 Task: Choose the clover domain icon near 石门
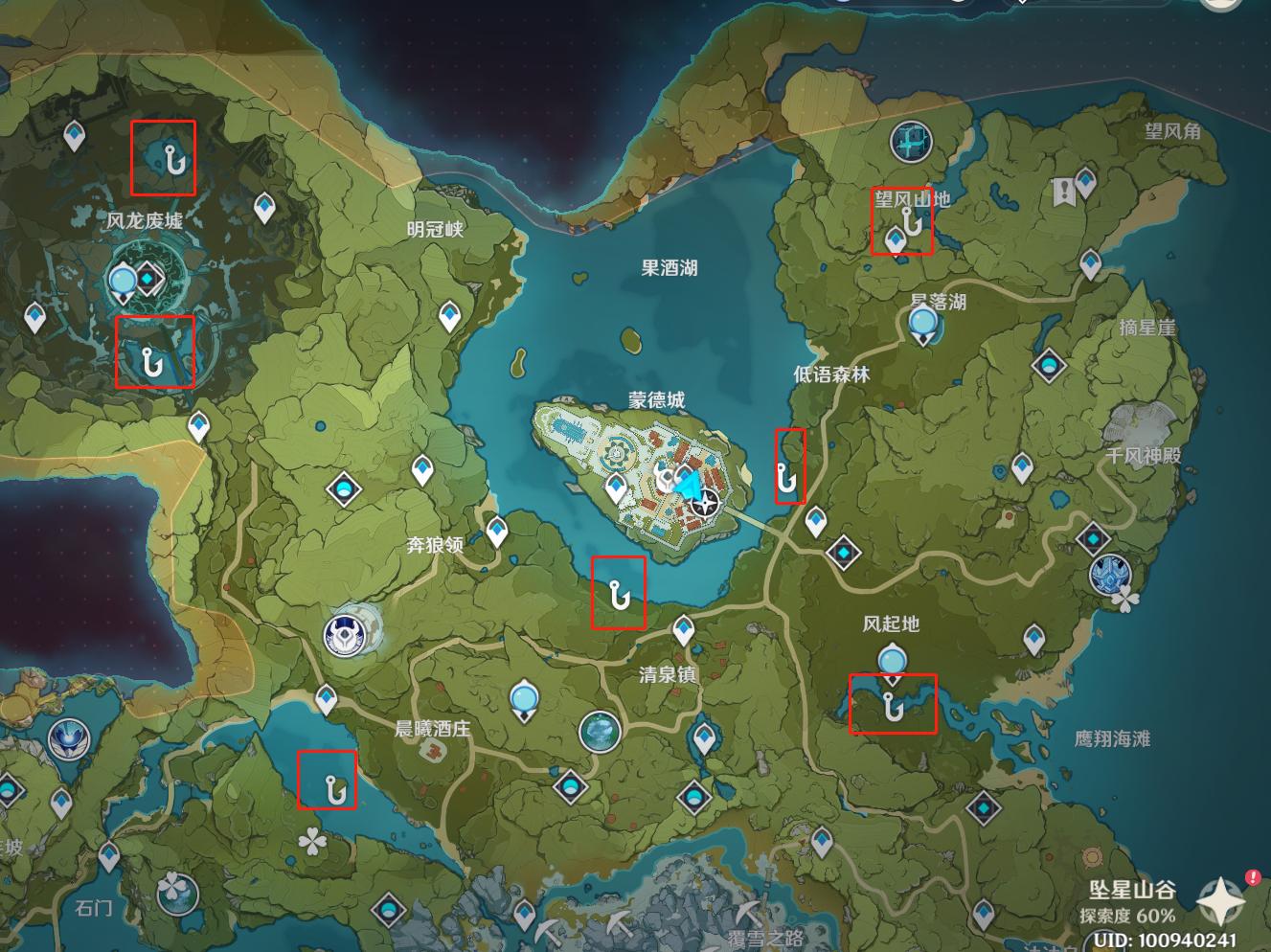coord(175,891)
